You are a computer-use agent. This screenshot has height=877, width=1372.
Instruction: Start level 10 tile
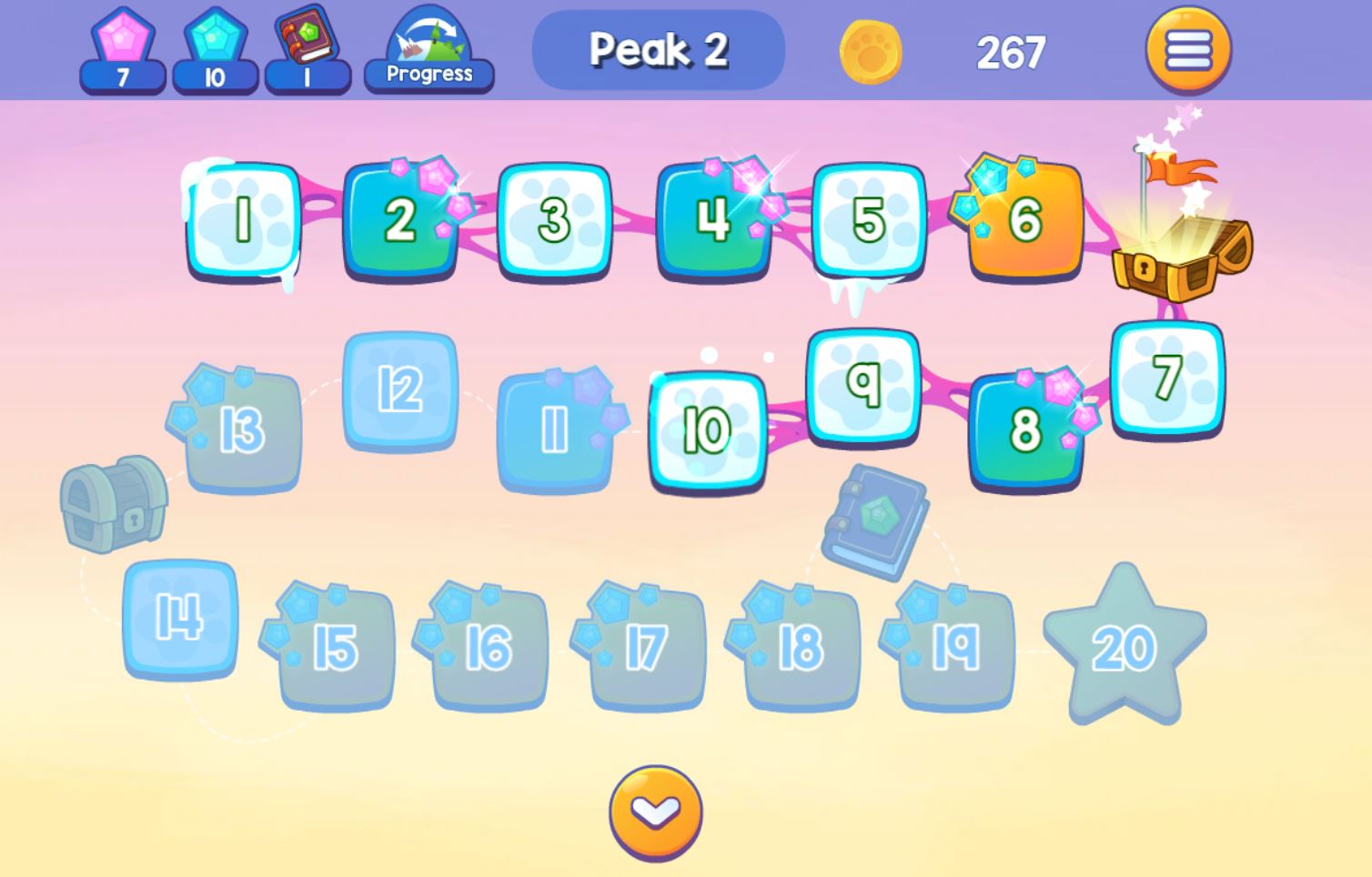coord(707,429)
